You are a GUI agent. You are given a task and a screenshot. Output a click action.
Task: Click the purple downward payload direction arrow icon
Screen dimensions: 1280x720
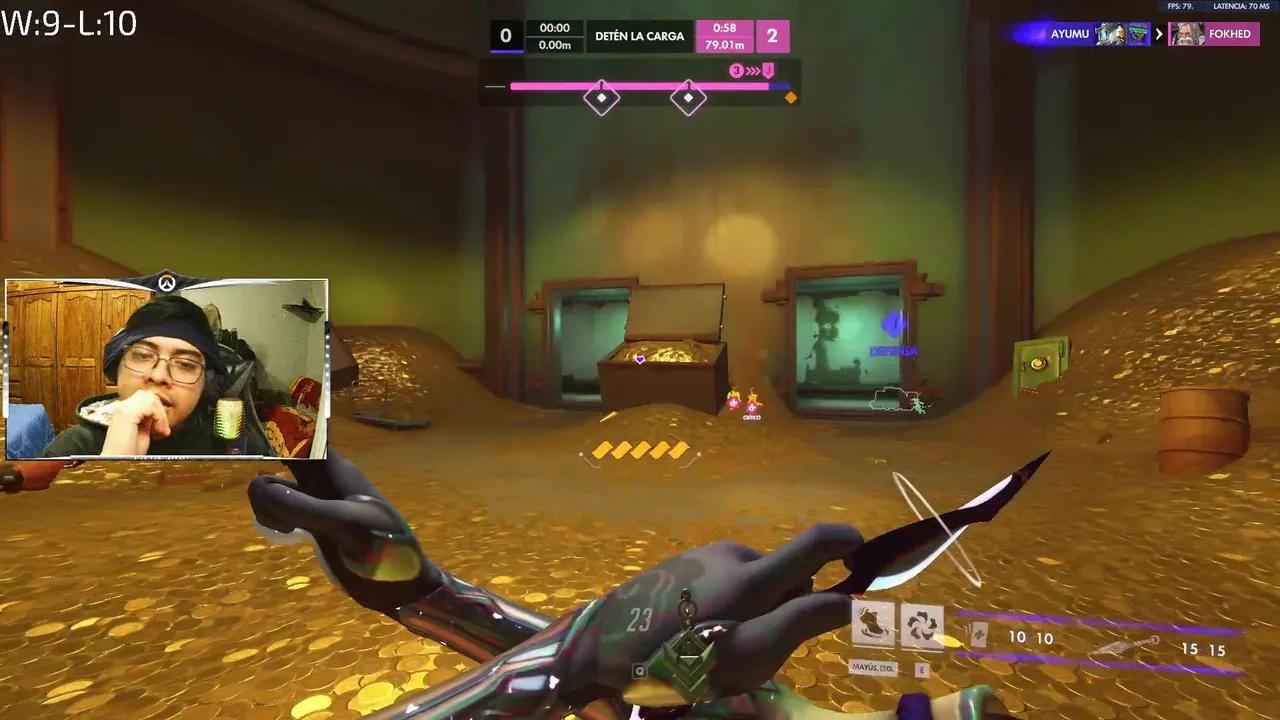coord(766,69)
